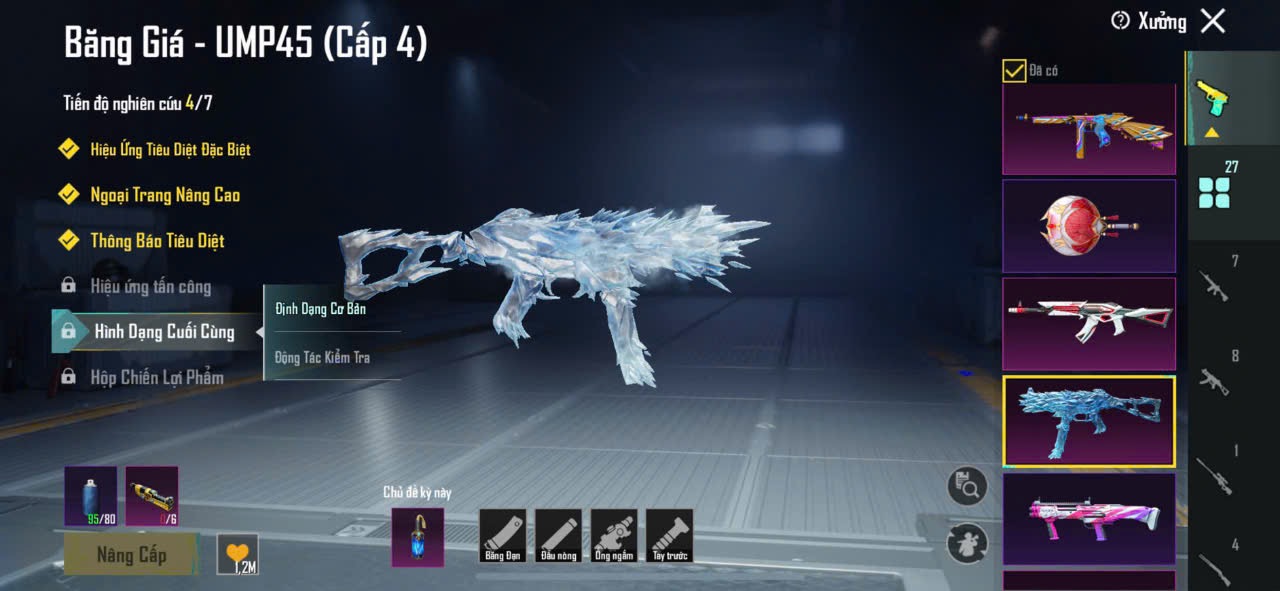Click the Nâng Cấp upgrade button
This screenshot has height=591, width=1280.
pos(131,554)
